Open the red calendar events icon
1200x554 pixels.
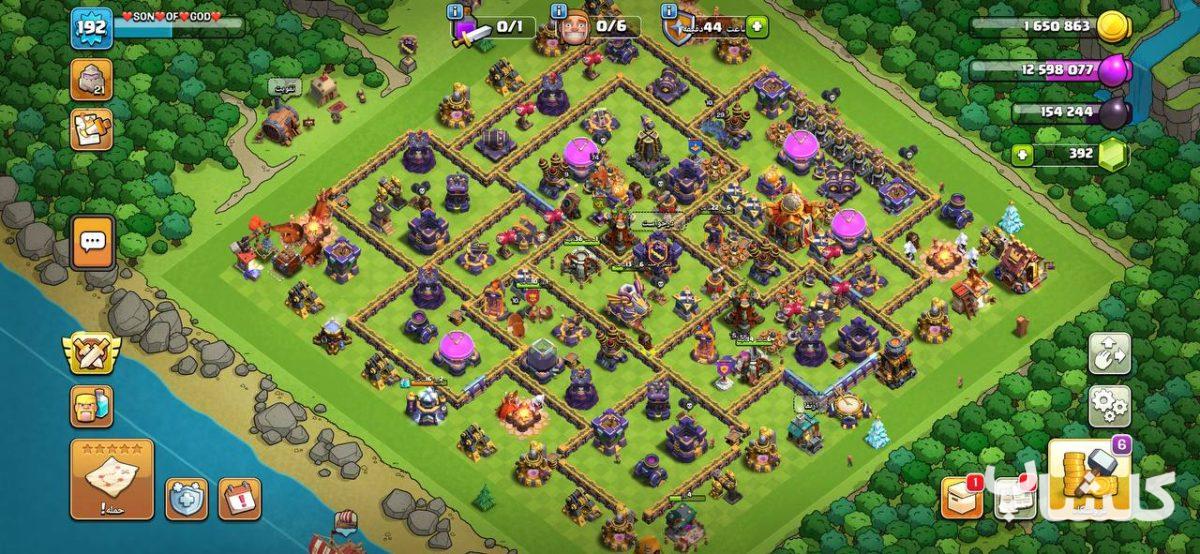(x=239, y=498)
